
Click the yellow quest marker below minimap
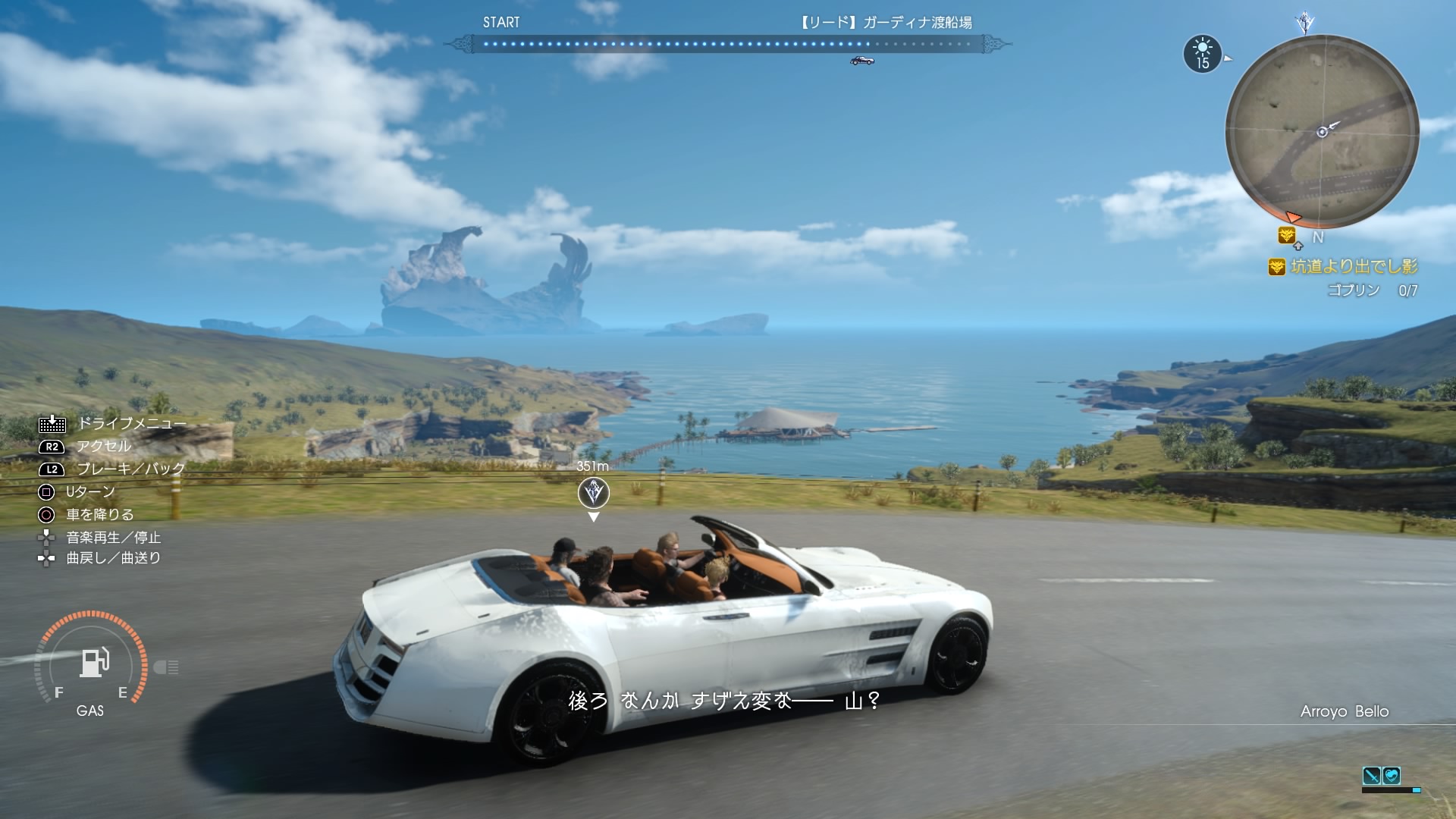pos(1286,236)
